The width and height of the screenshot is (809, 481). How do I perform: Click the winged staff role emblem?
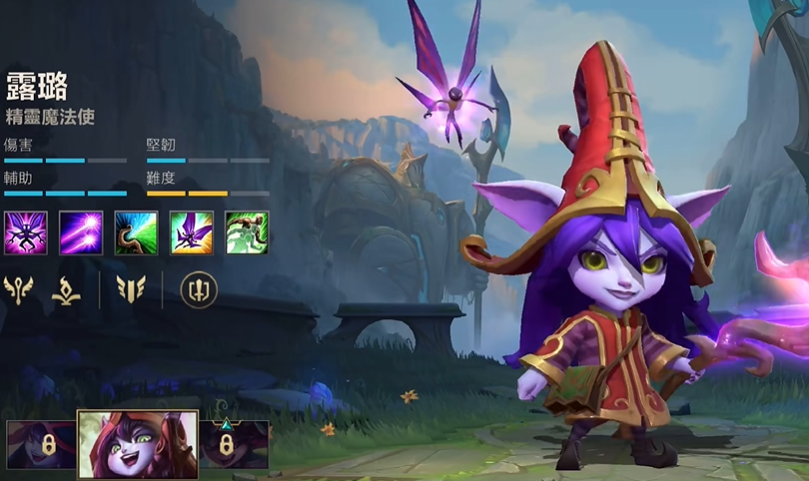click(x=19, y=290)
